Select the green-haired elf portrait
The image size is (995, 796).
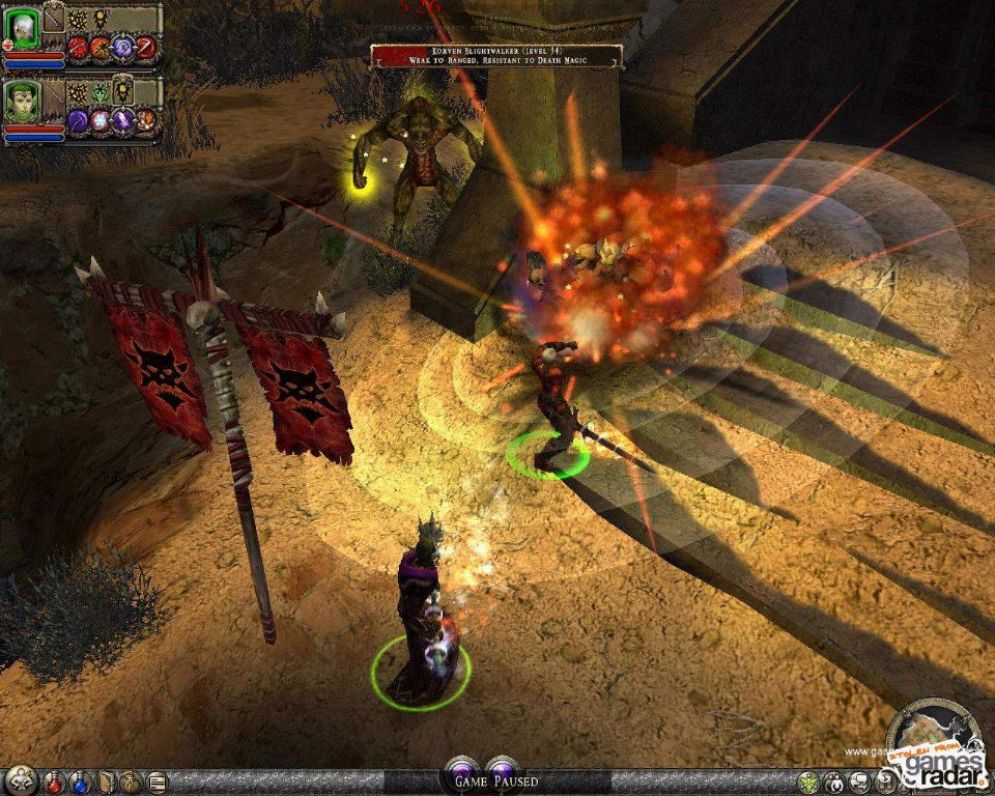click(21, 104)
